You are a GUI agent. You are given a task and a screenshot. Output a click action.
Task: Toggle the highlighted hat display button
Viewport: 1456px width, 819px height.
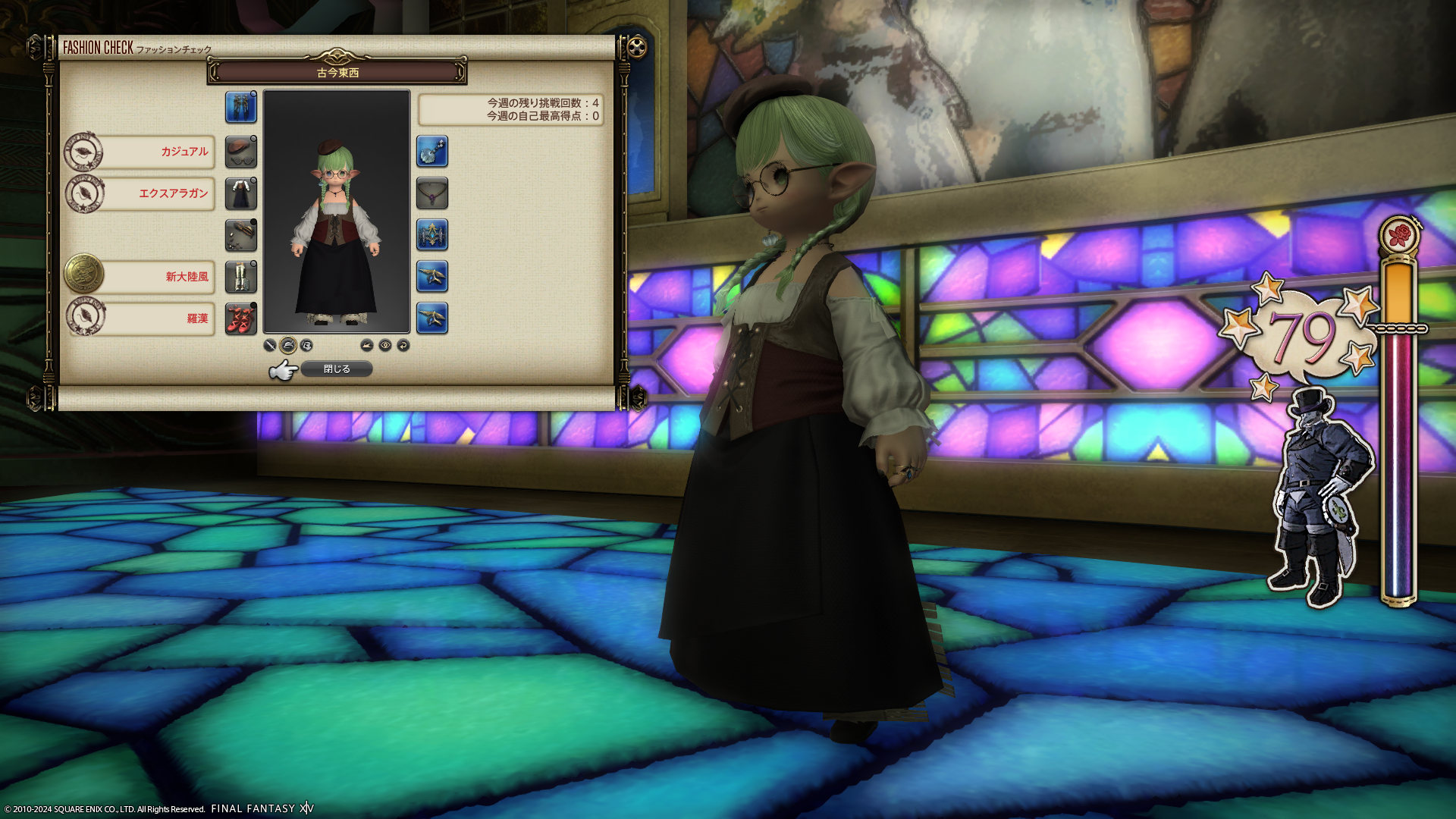[x=288, y=346]
